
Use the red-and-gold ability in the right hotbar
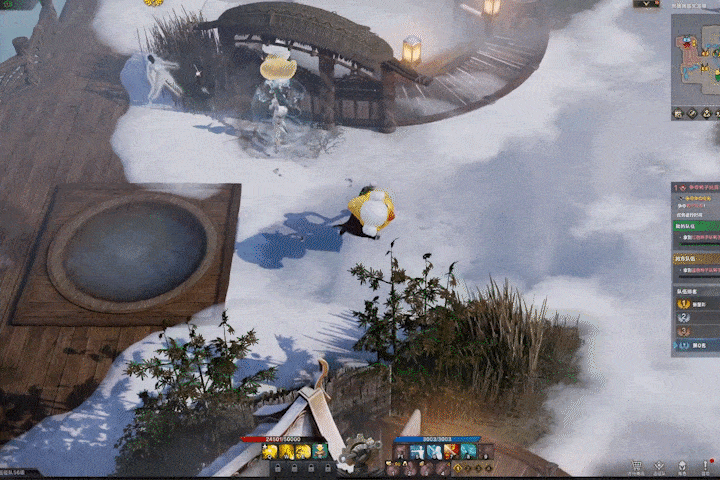click(x=451, y=452)
